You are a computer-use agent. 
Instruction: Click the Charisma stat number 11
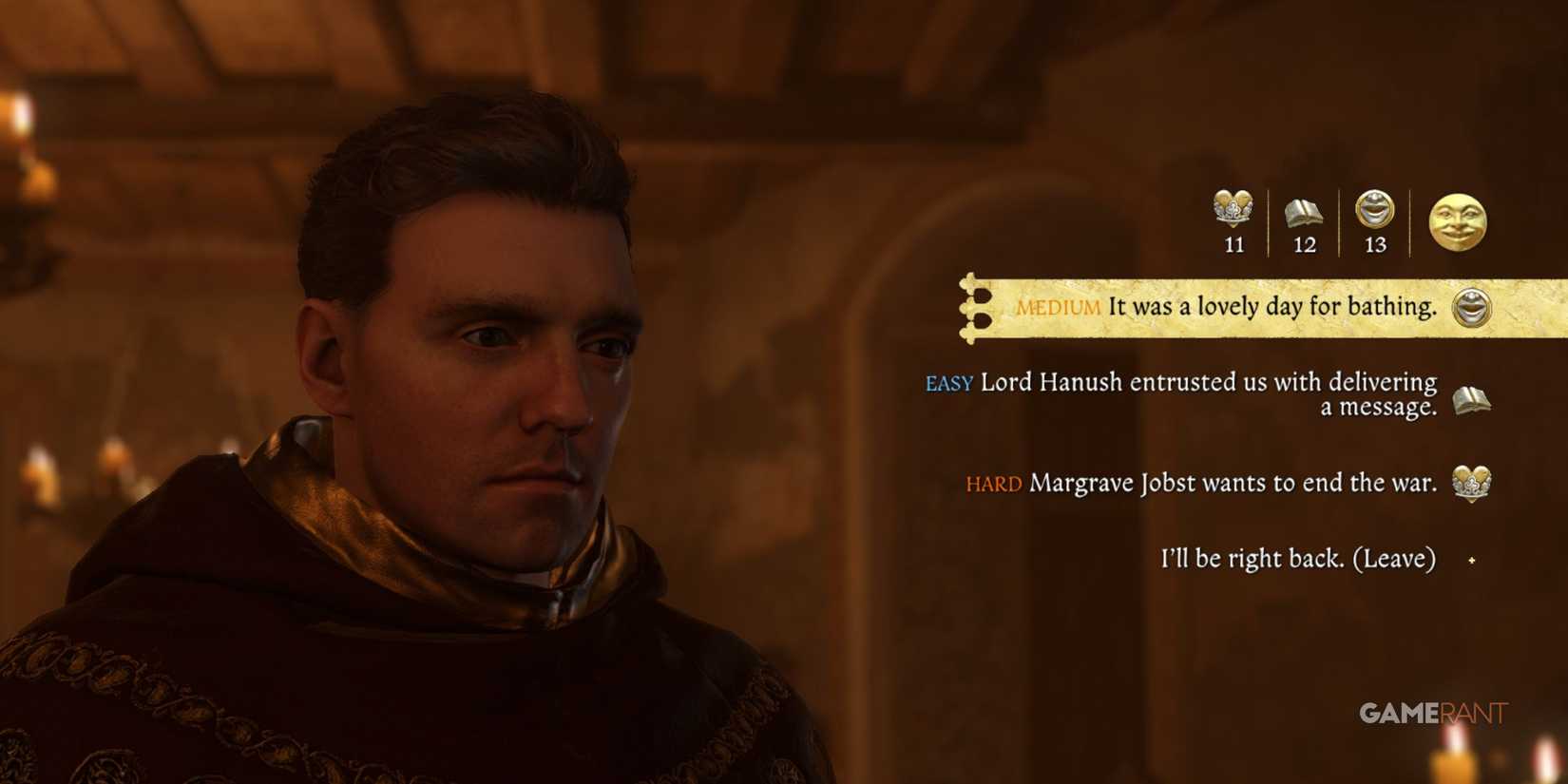point(1233,244)
